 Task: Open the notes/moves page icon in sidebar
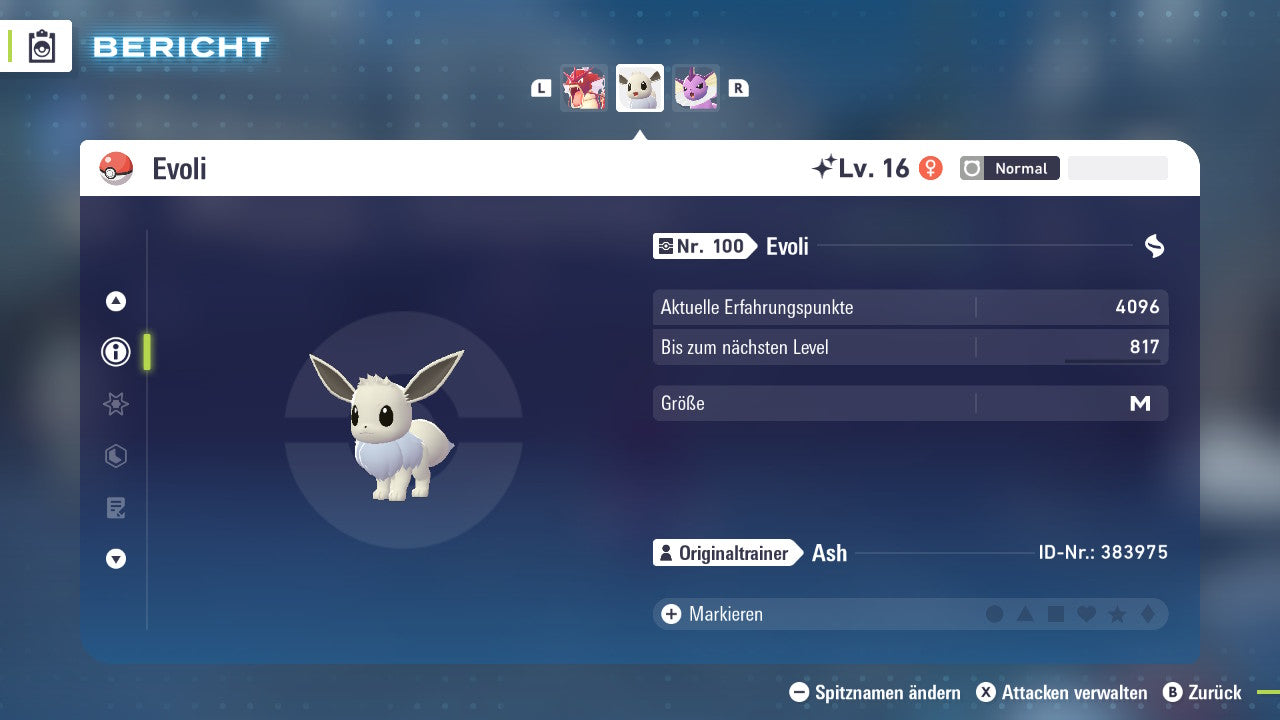click(x=115, y=508)
